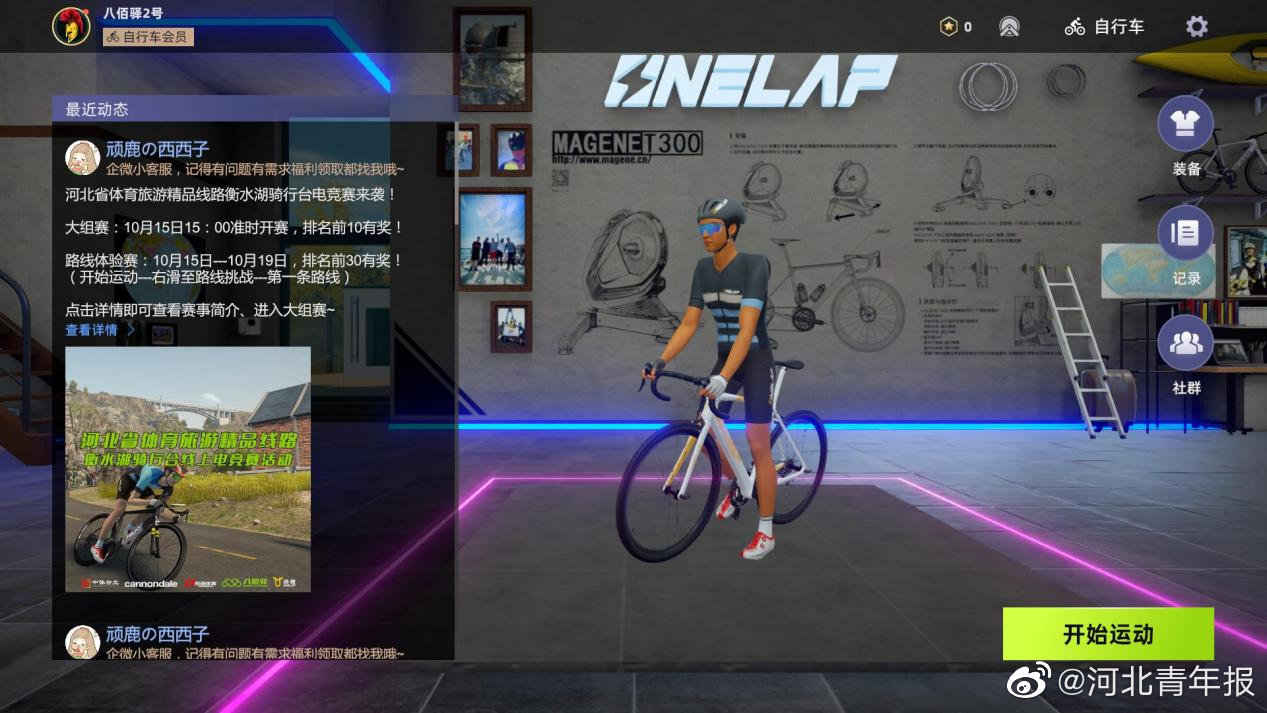Click 顽鹿の西西子 name on first post

click(157, 150)
